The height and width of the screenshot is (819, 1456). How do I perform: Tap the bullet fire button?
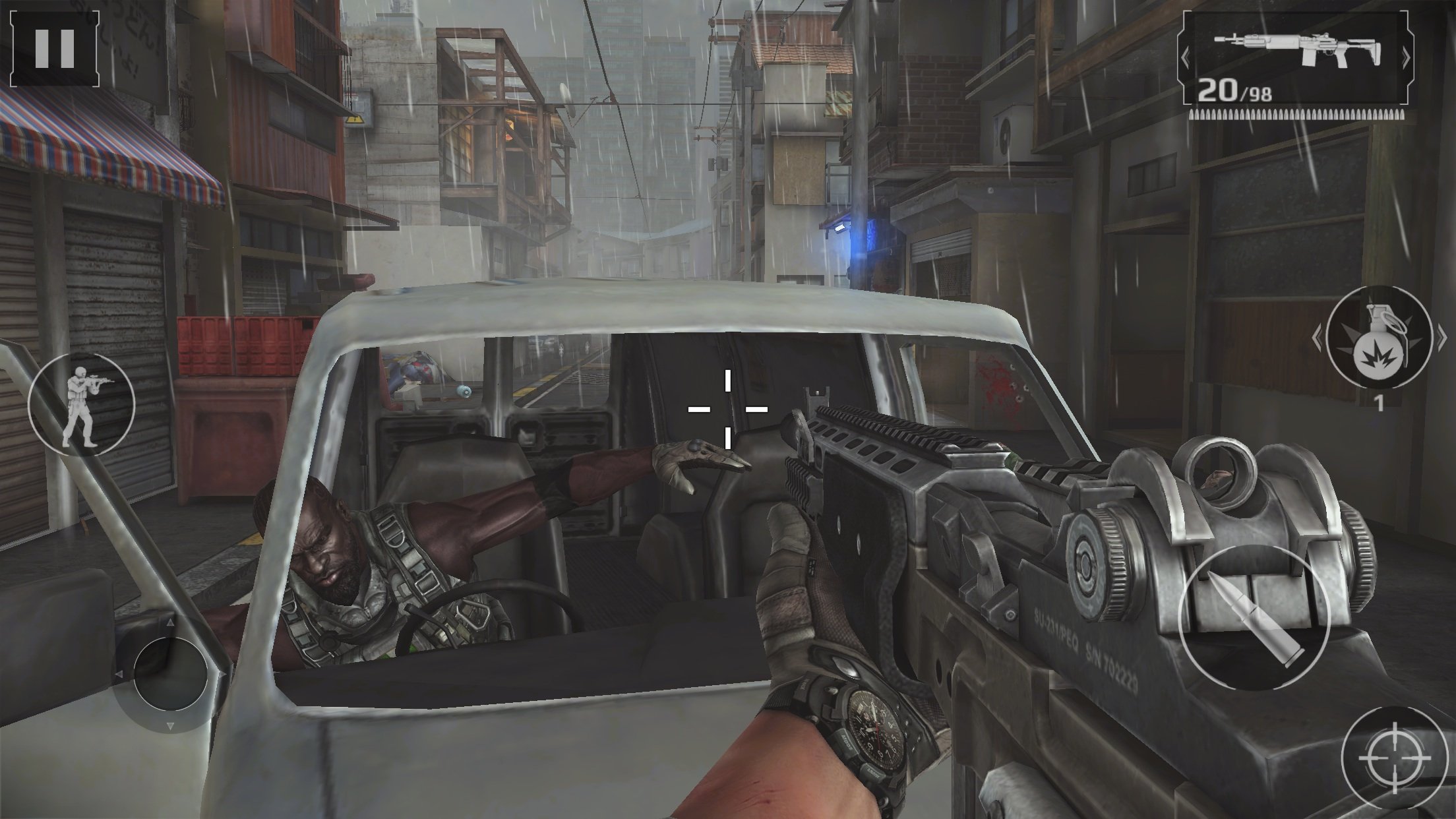(x=1252, y=619)
